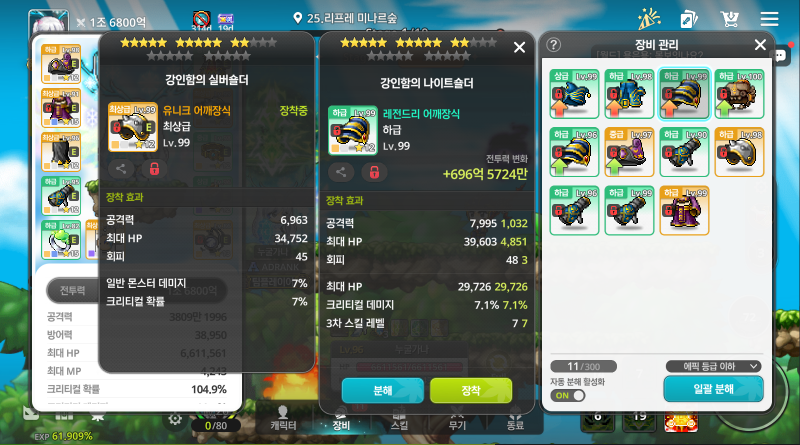The height and width of the screenshot is (445, 800).
Task: Choose the Lv.100 brown bear item slot
Action: click(x=739, y=94)
